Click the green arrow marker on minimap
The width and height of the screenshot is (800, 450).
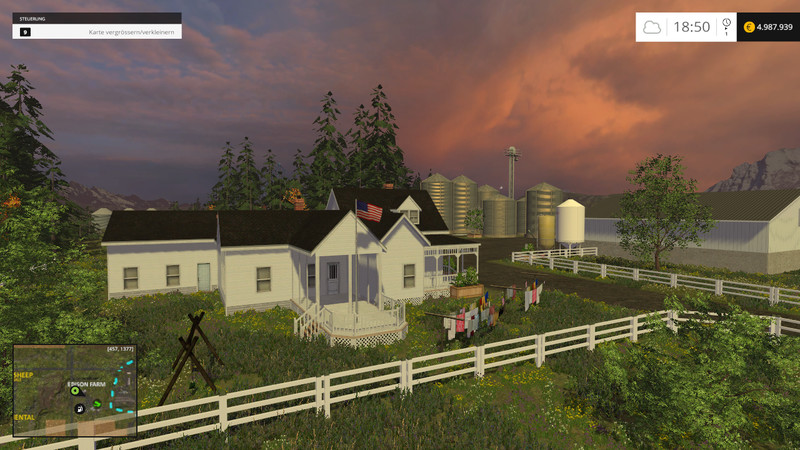pyautogui.click(x=97, y=403)
